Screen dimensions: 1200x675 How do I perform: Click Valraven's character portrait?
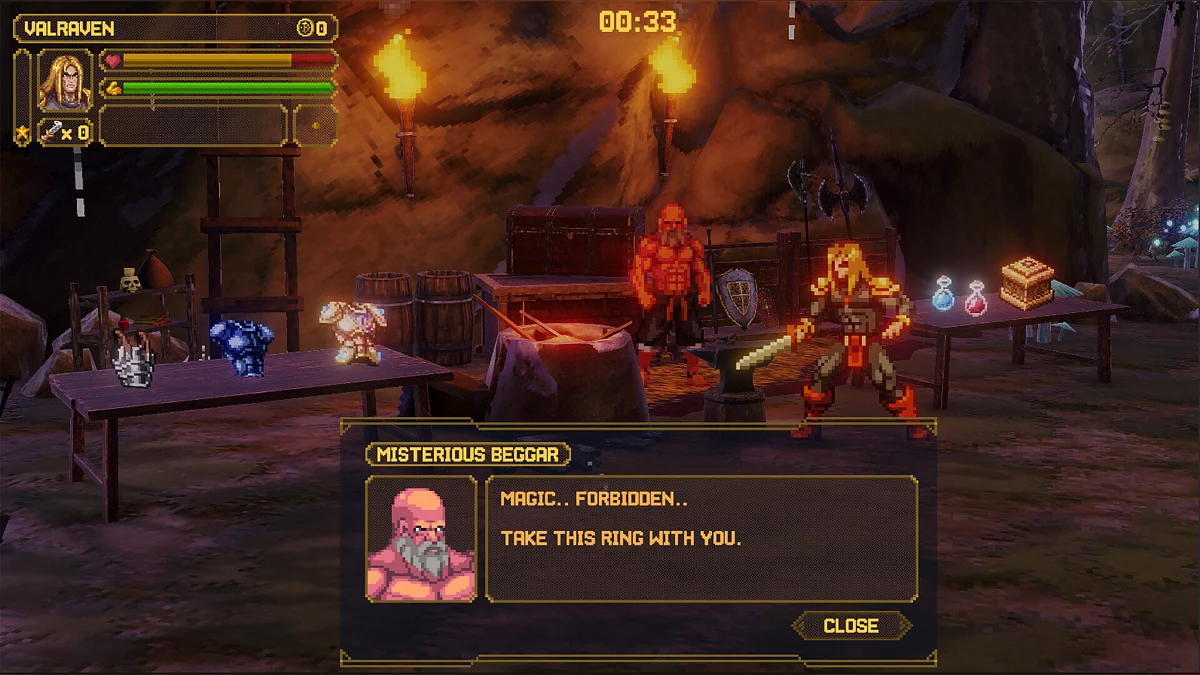coord(65,81)
